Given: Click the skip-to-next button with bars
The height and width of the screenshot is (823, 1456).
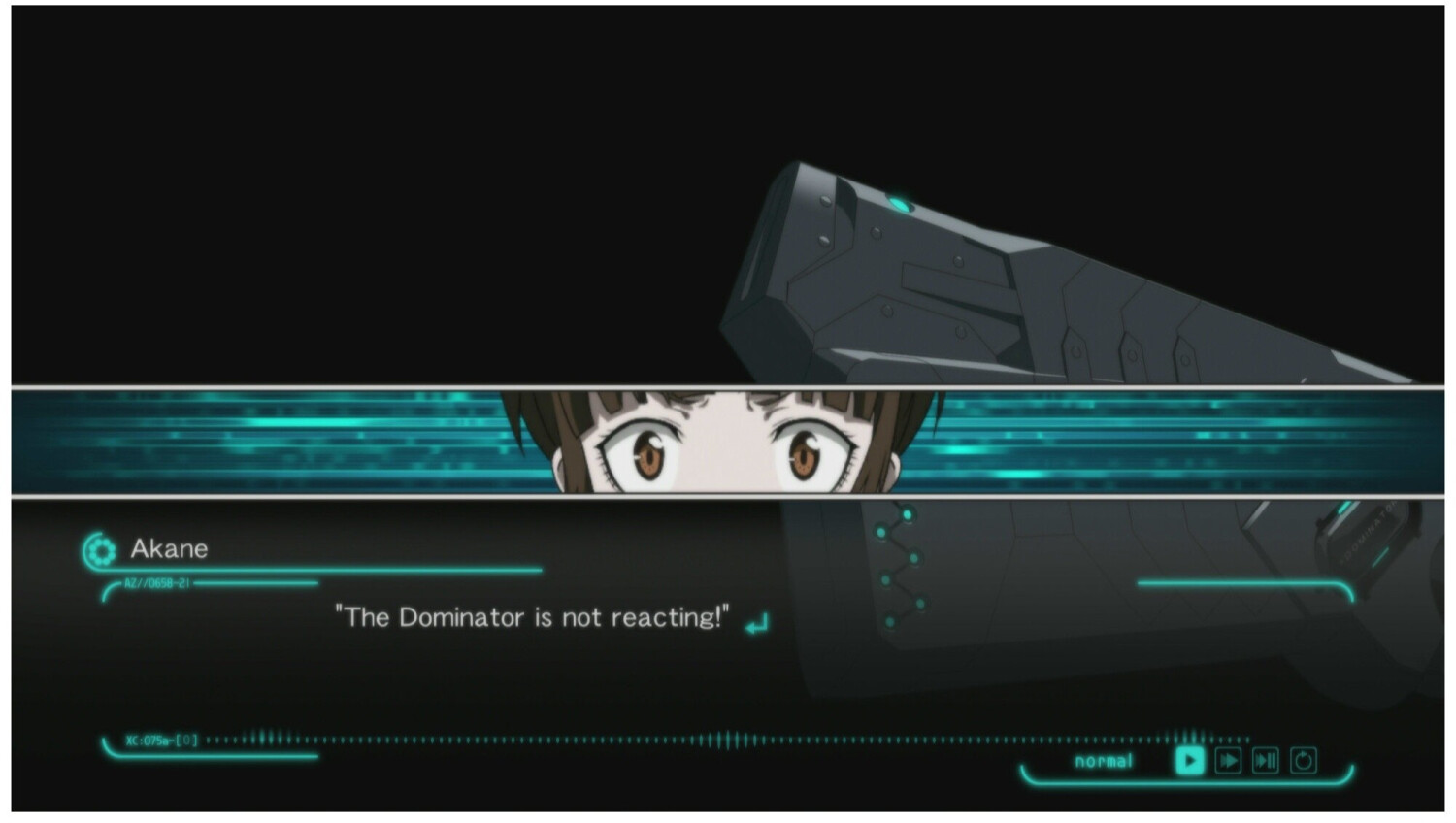Looking at the screenshot, I should pyautogui.click(x=1266, y=761).
